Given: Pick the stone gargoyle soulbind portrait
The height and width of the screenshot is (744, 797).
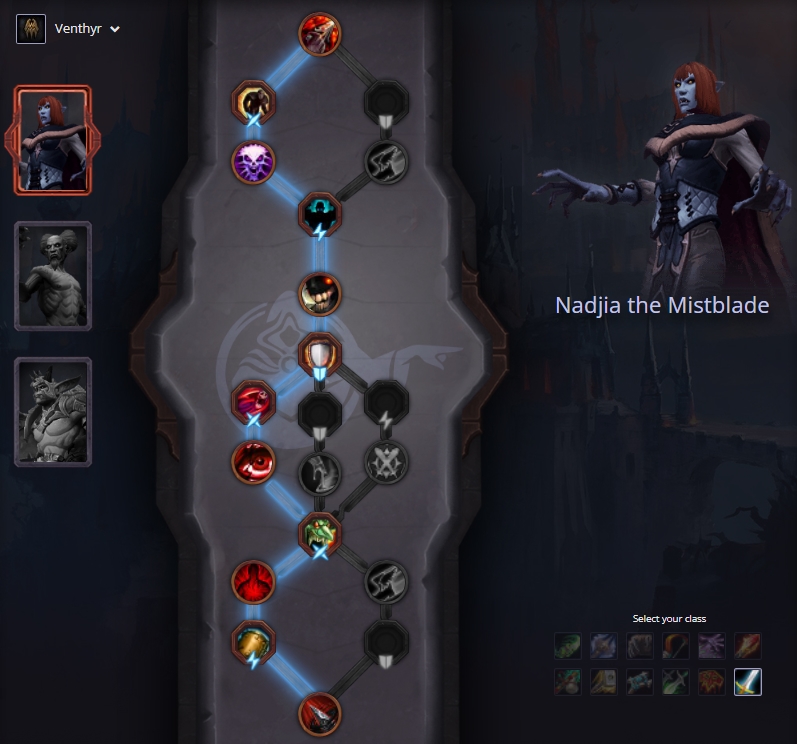Looking at the screenshot, I should [x=53, y=412].
